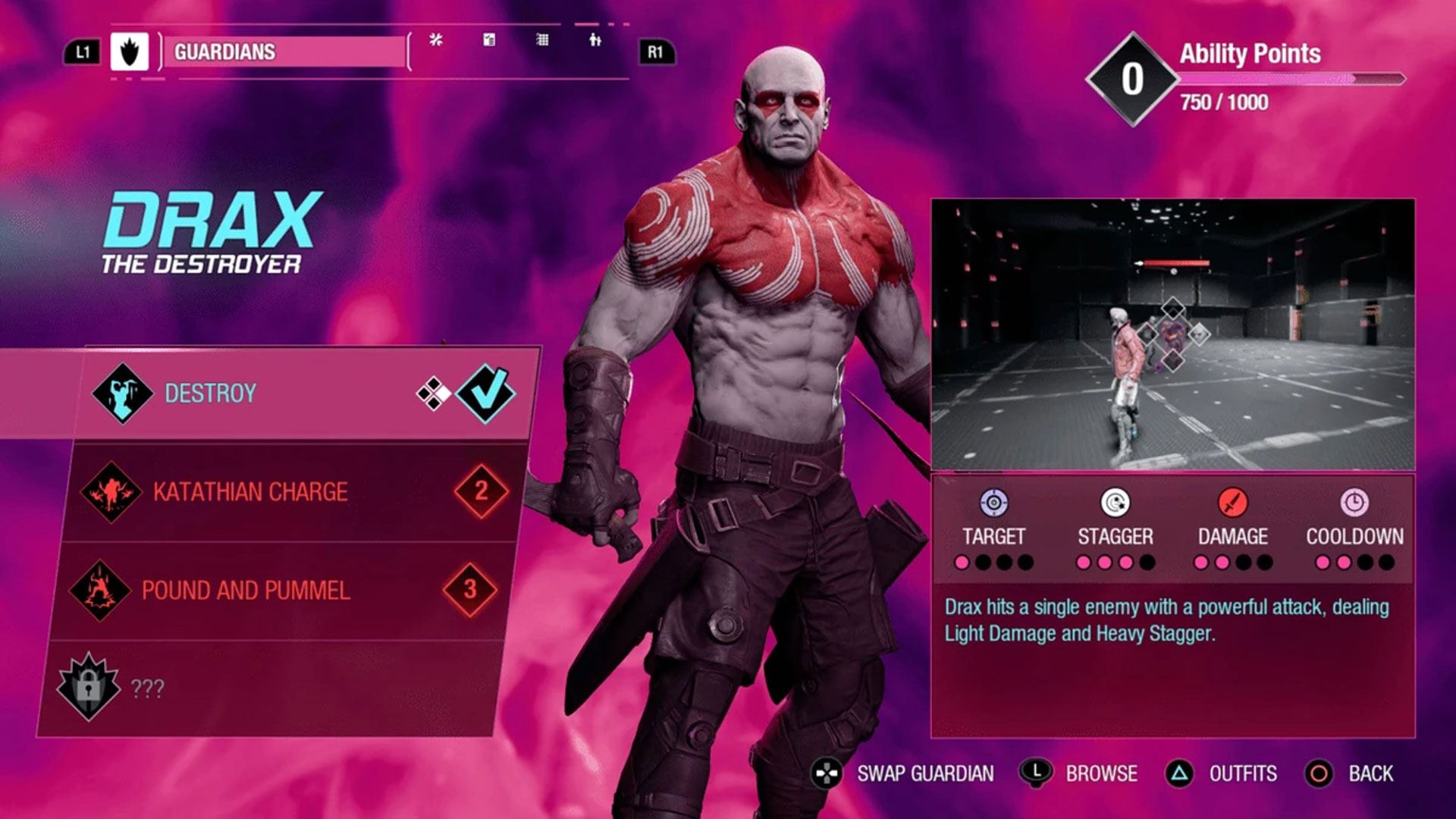Viewport: 1456px width, 819px height.
Task: Select the Destroy ability row
Action: [x=303, y=393]
